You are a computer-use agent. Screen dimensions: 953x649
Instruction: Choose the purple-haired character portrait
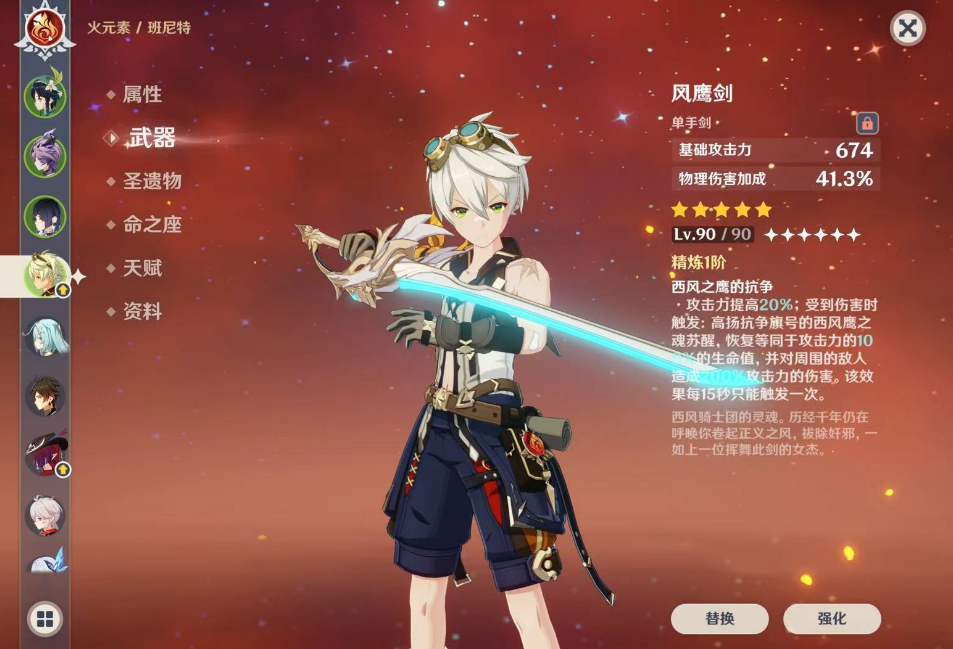45,156
